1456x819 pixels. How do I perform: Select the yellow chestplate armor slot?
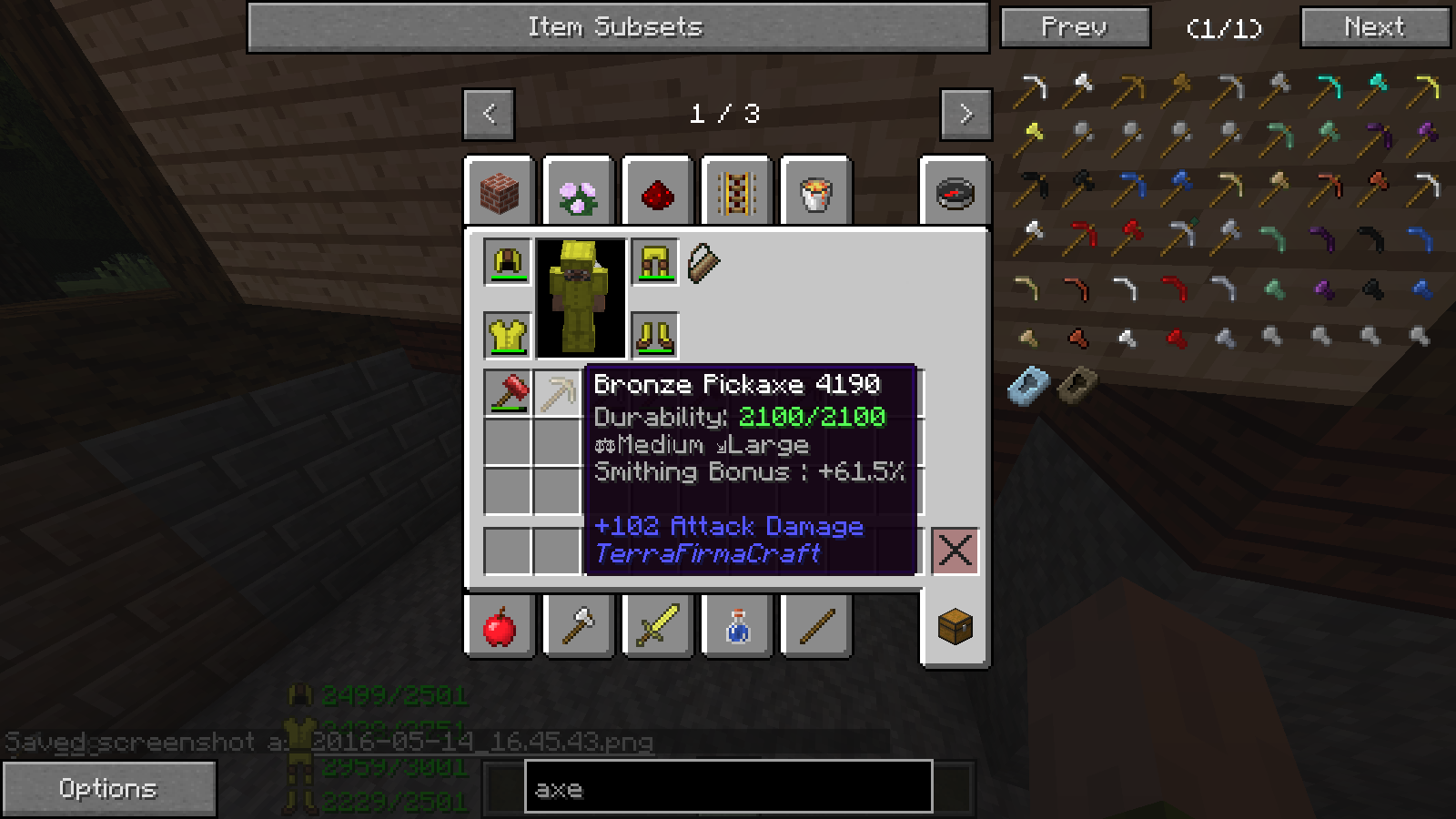click(x=508, y=336)
